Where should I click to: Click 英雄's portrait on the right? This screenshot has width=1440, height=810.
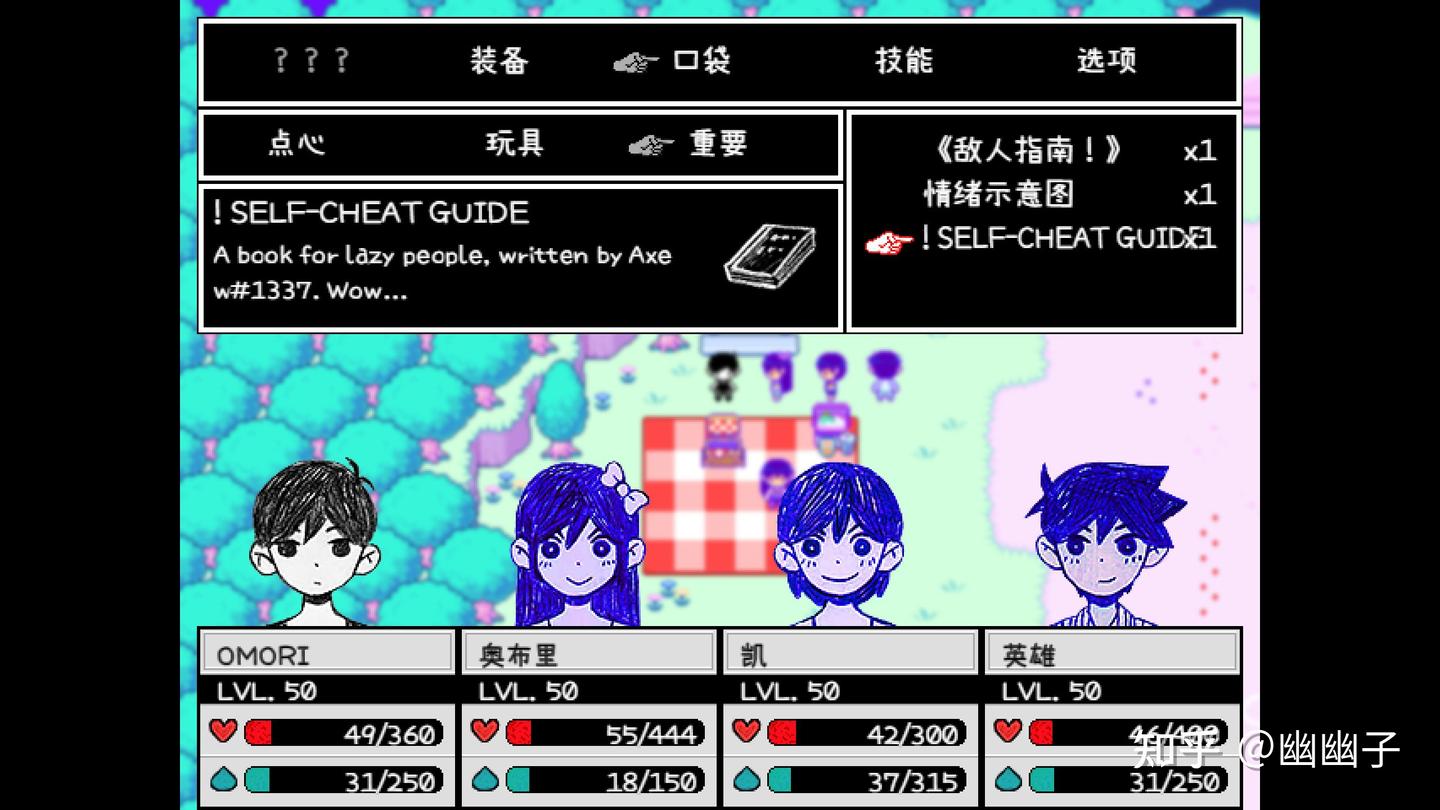[x=1105, y=540]
